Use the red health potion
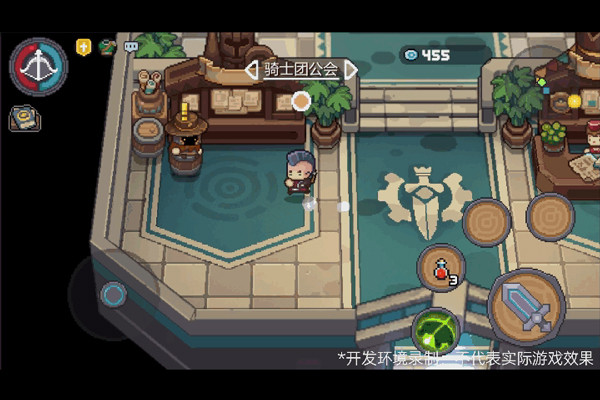The image size is (600, 400). click(x=441, y=268)
